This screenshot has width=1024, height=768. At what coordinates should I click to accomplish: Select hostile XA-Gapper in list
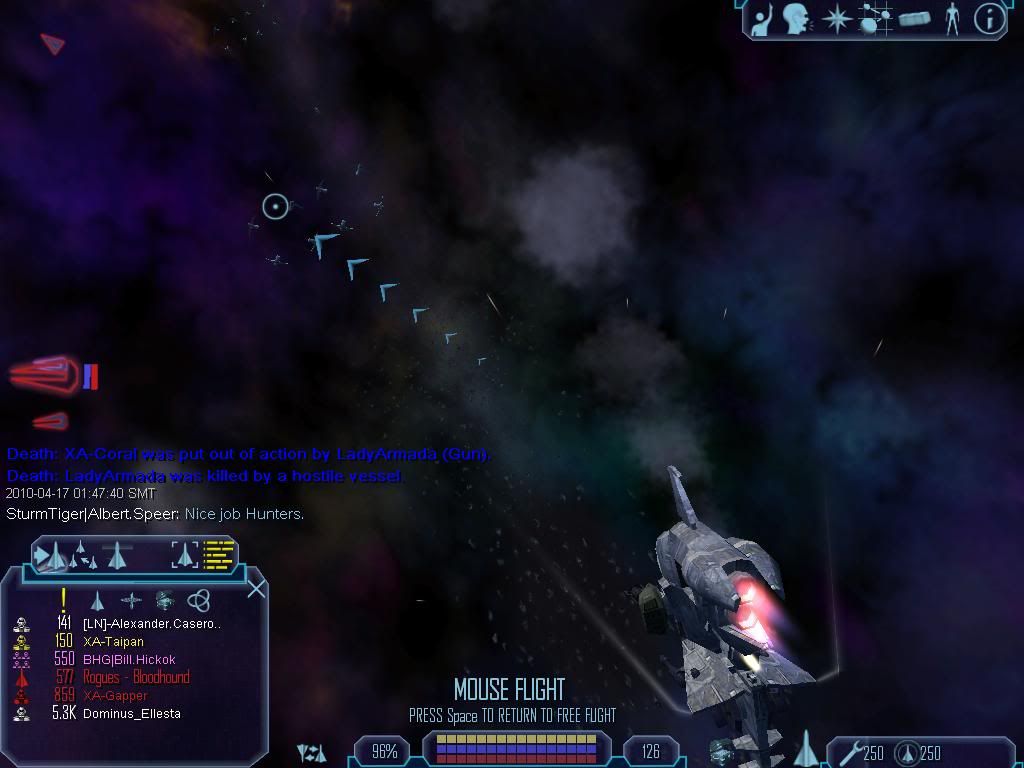tap(115, 695)
